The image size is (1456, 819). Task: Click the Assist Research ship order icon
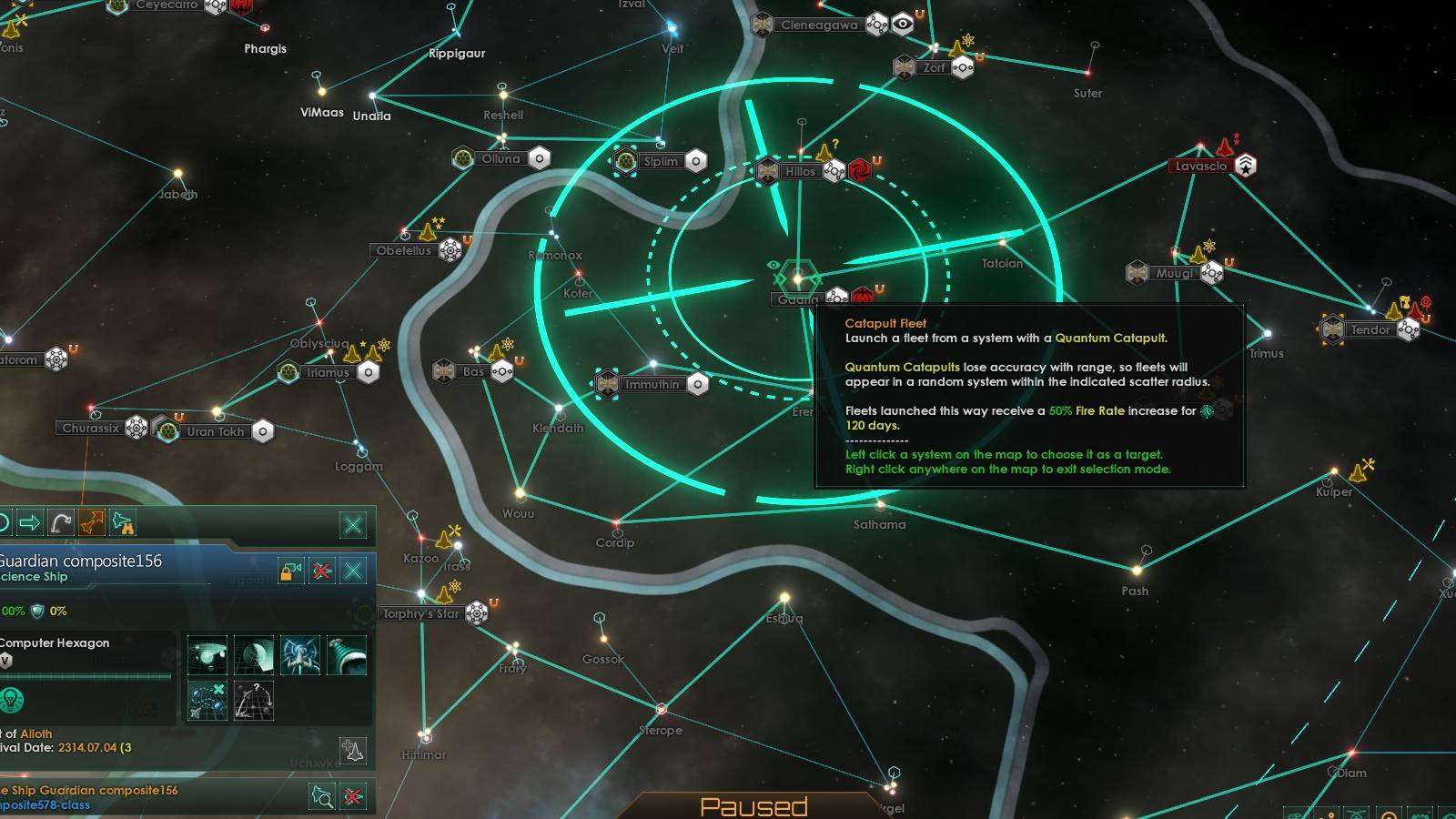300,654
